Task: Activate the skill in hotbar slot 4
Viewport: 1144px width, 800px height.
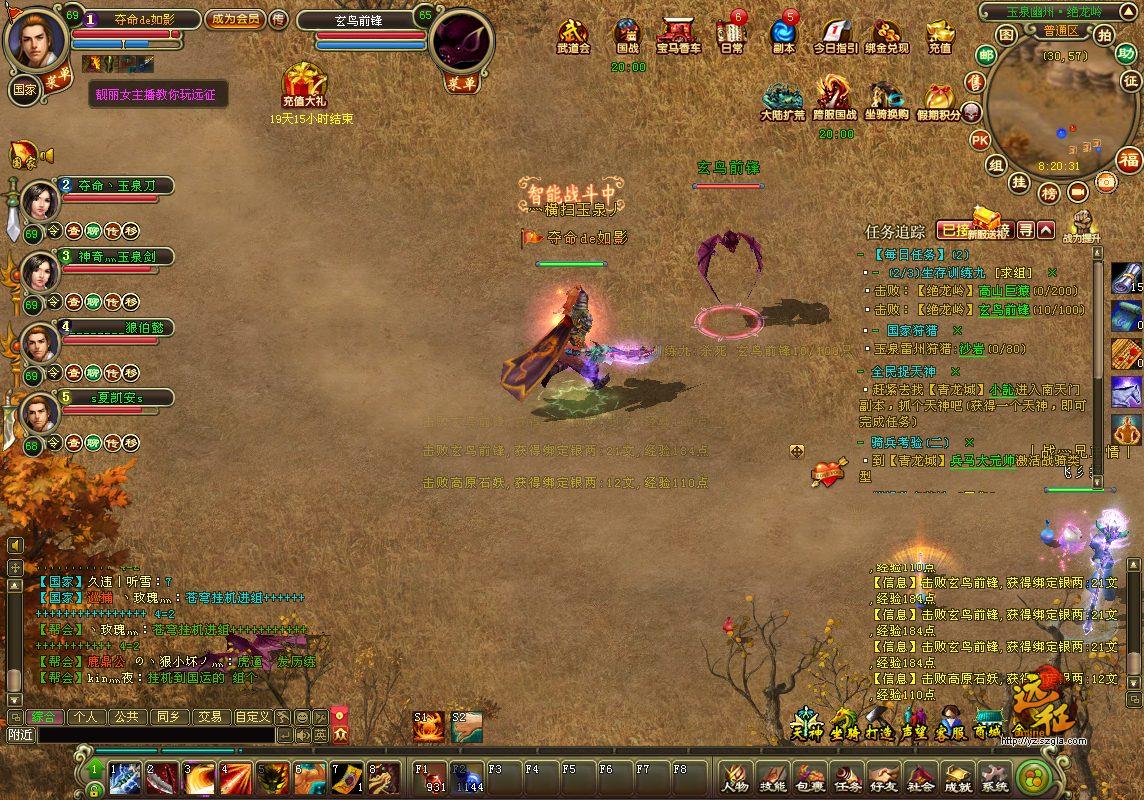Action: pyautogui.click(x=236, y=778)
